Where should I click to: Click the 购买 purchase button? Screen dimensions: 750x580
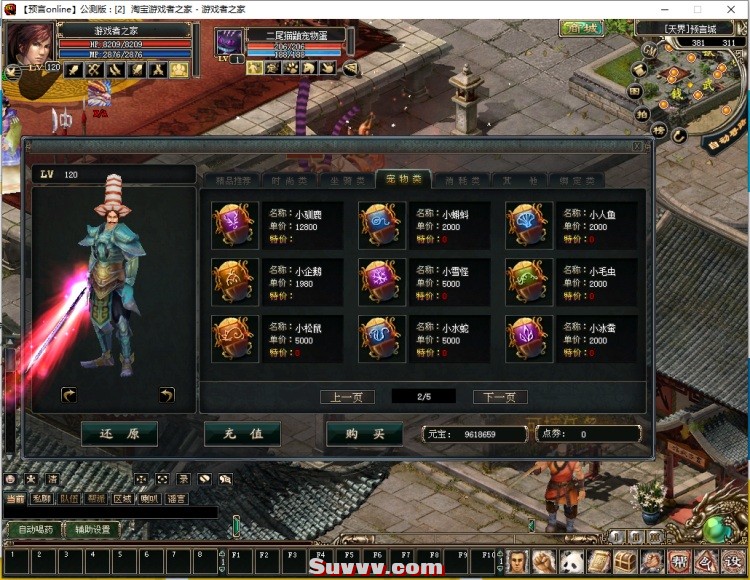click(x=364, y=434)
